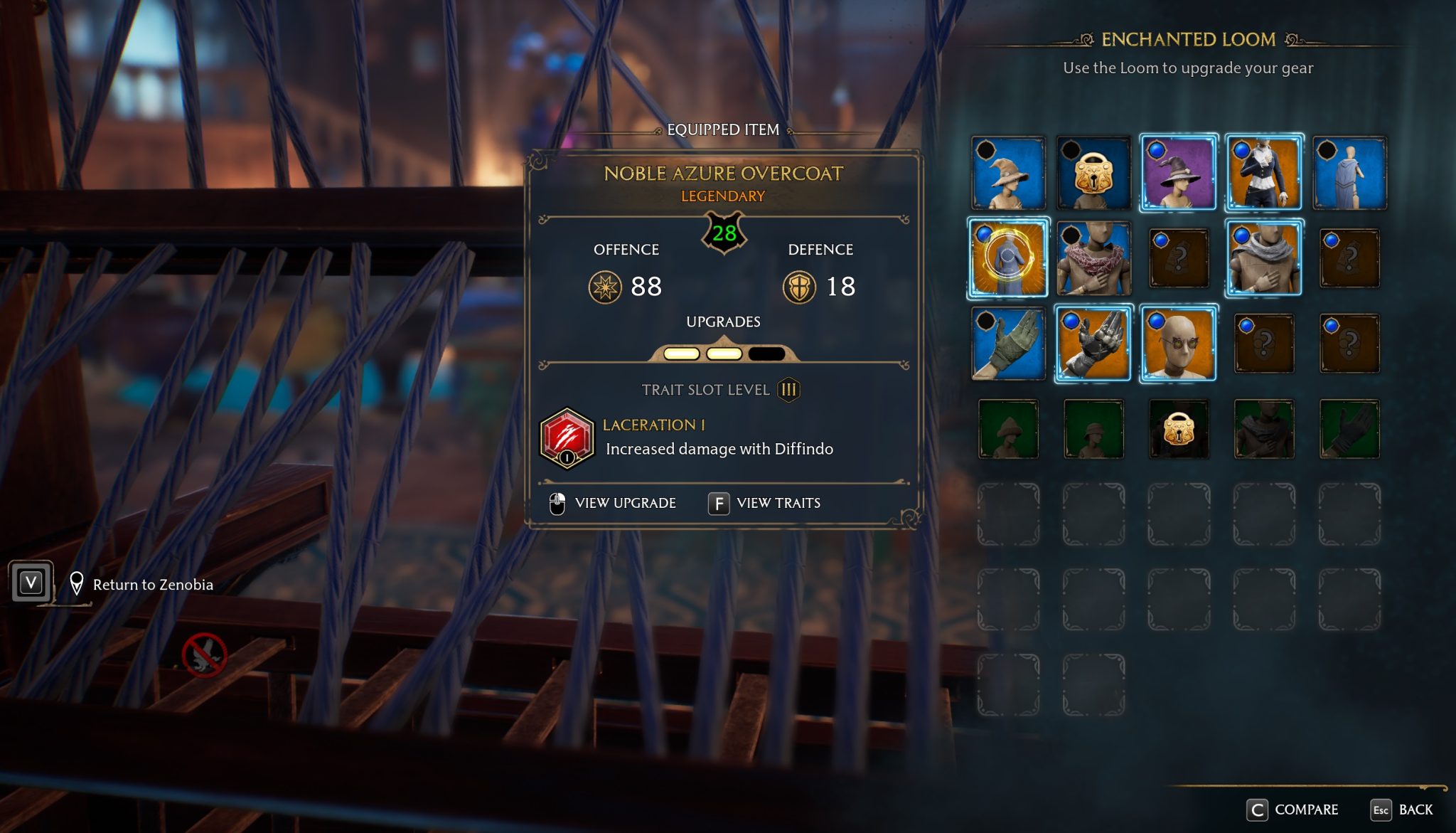Open View Traits for the overcoat
1456x833 pixels.
pyautogui.click(x=765, y=503)
